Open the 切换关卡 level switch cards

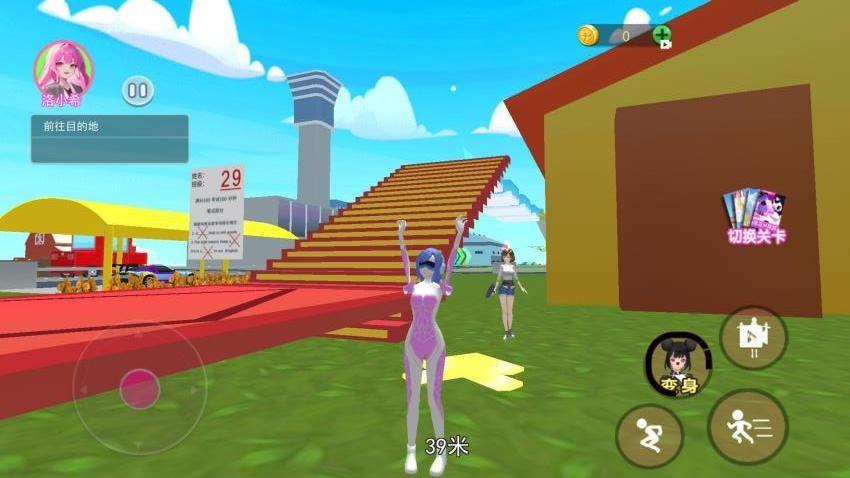(x=755, y=213)
